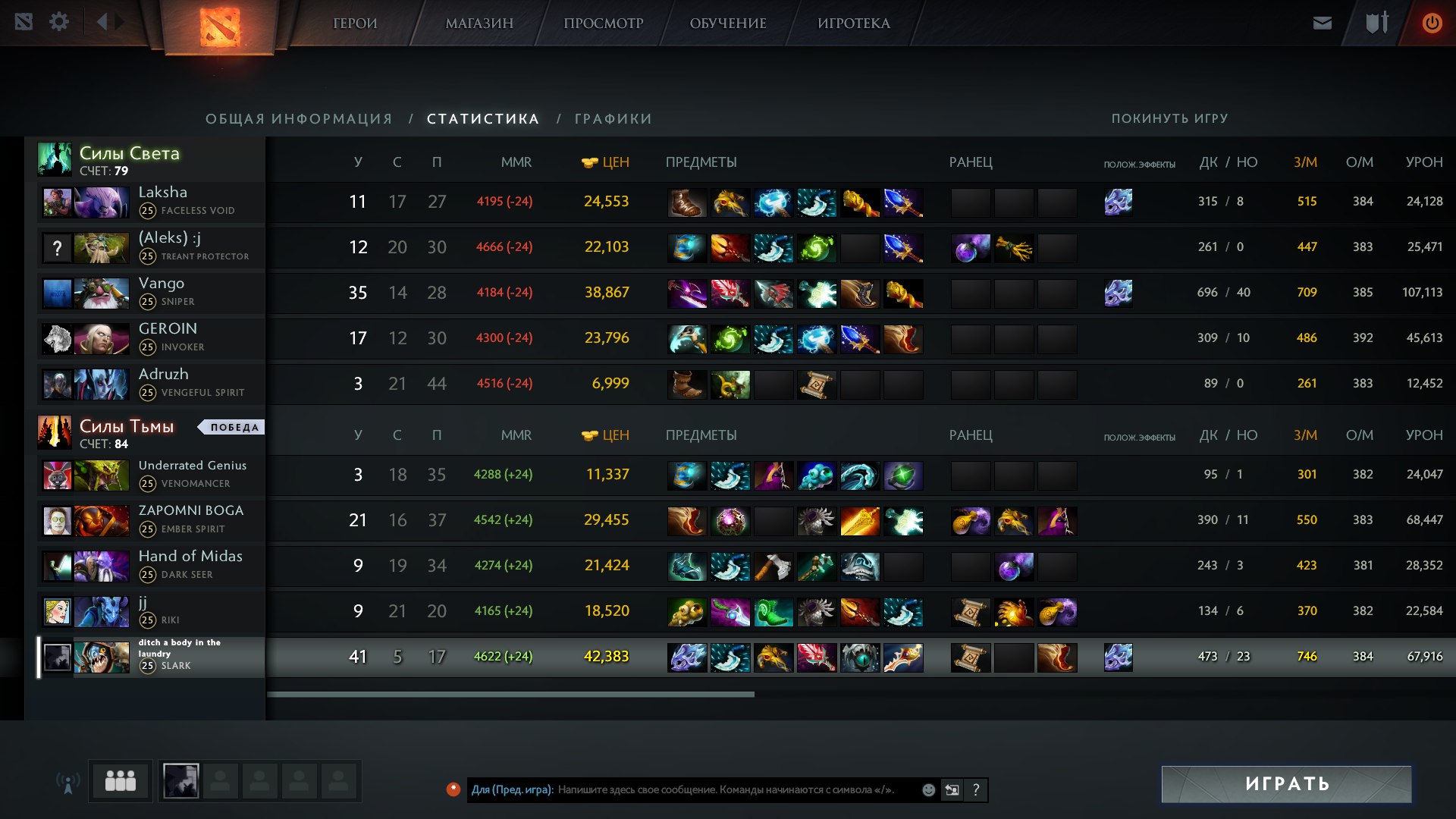Open the party group icon button
The image size is (1456, 819).
pyautogui.click(x=120, y=780)
